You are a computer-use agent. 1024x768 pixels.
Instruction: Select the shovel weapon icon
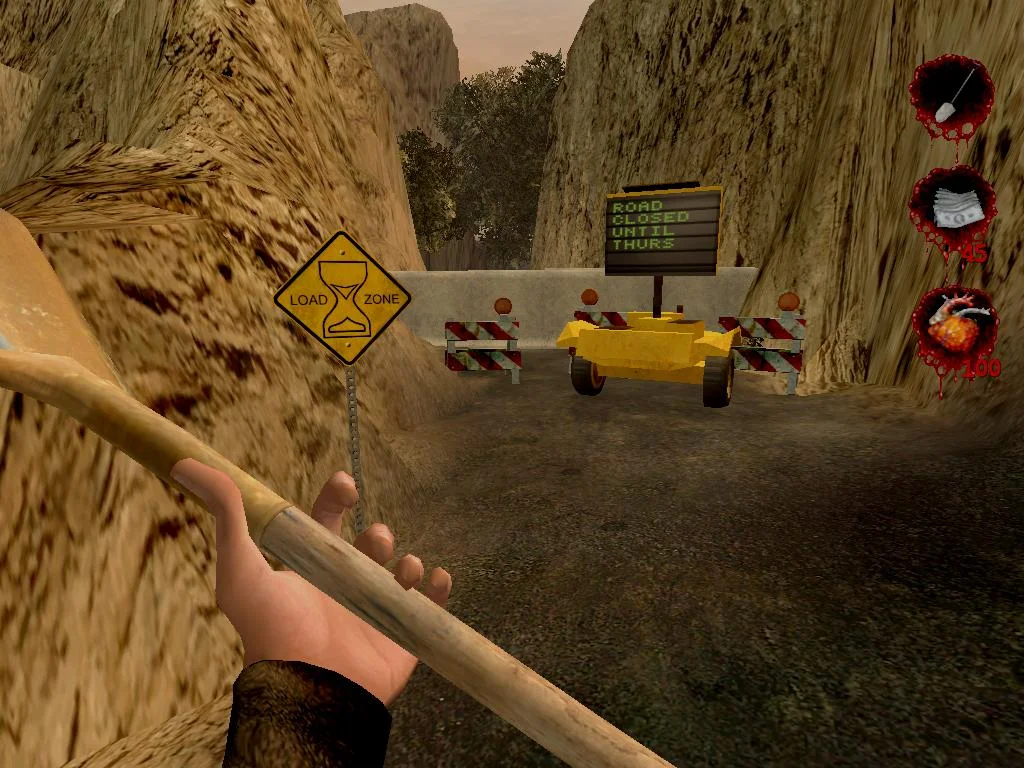951,93
